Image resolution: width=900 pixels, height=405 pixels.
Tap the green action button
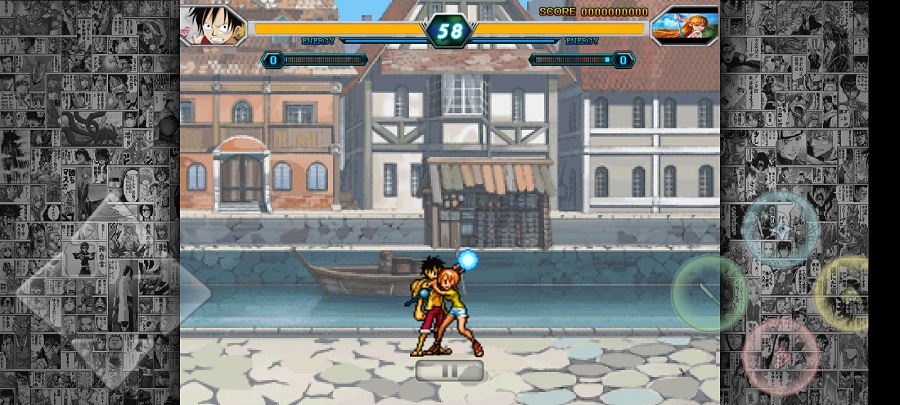coord(710,293)
